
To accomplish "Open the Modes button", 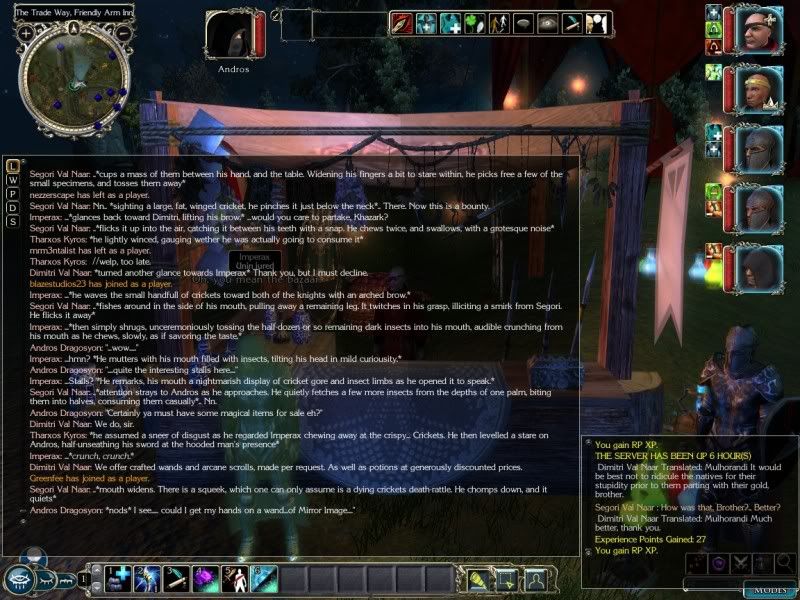I will pos(770,588).
